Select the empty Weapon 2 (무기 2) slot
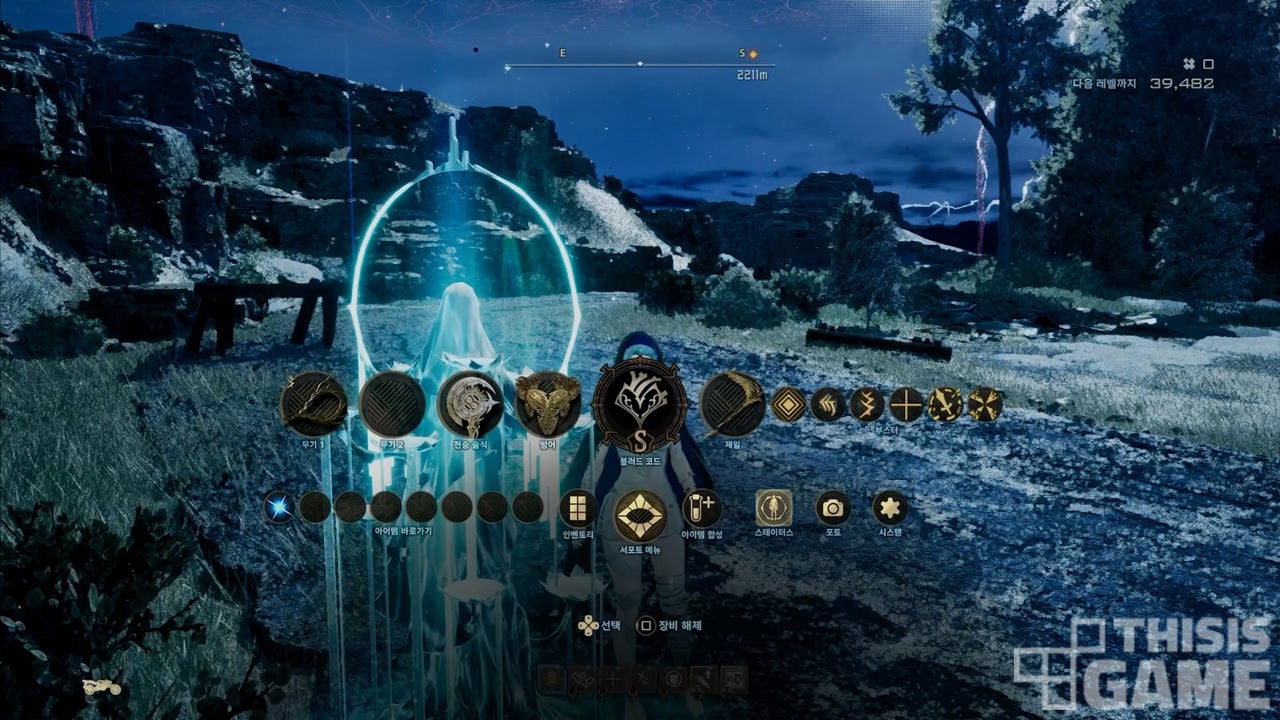Viewport: 1280px width, 720px height. pos(392,404)
